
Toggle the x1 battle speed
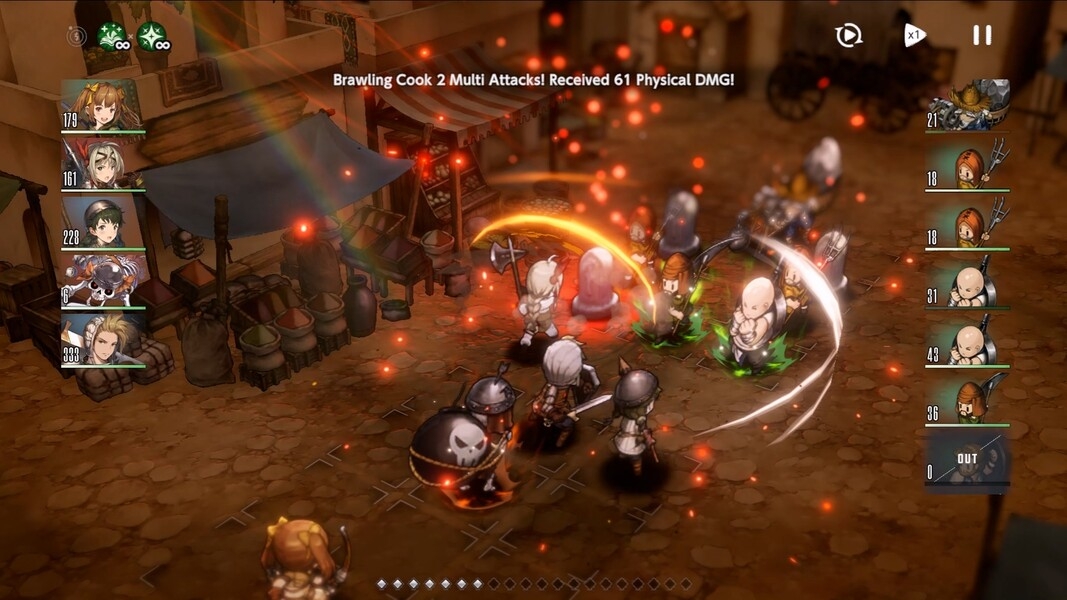[x=914, y=35]
